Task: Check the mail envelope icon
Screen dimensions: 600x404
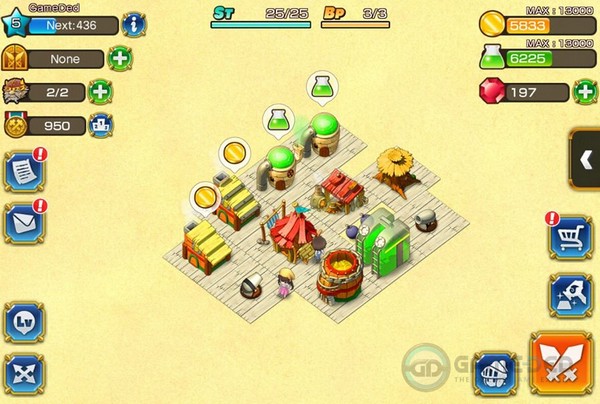Action: (x=23, y=222)
